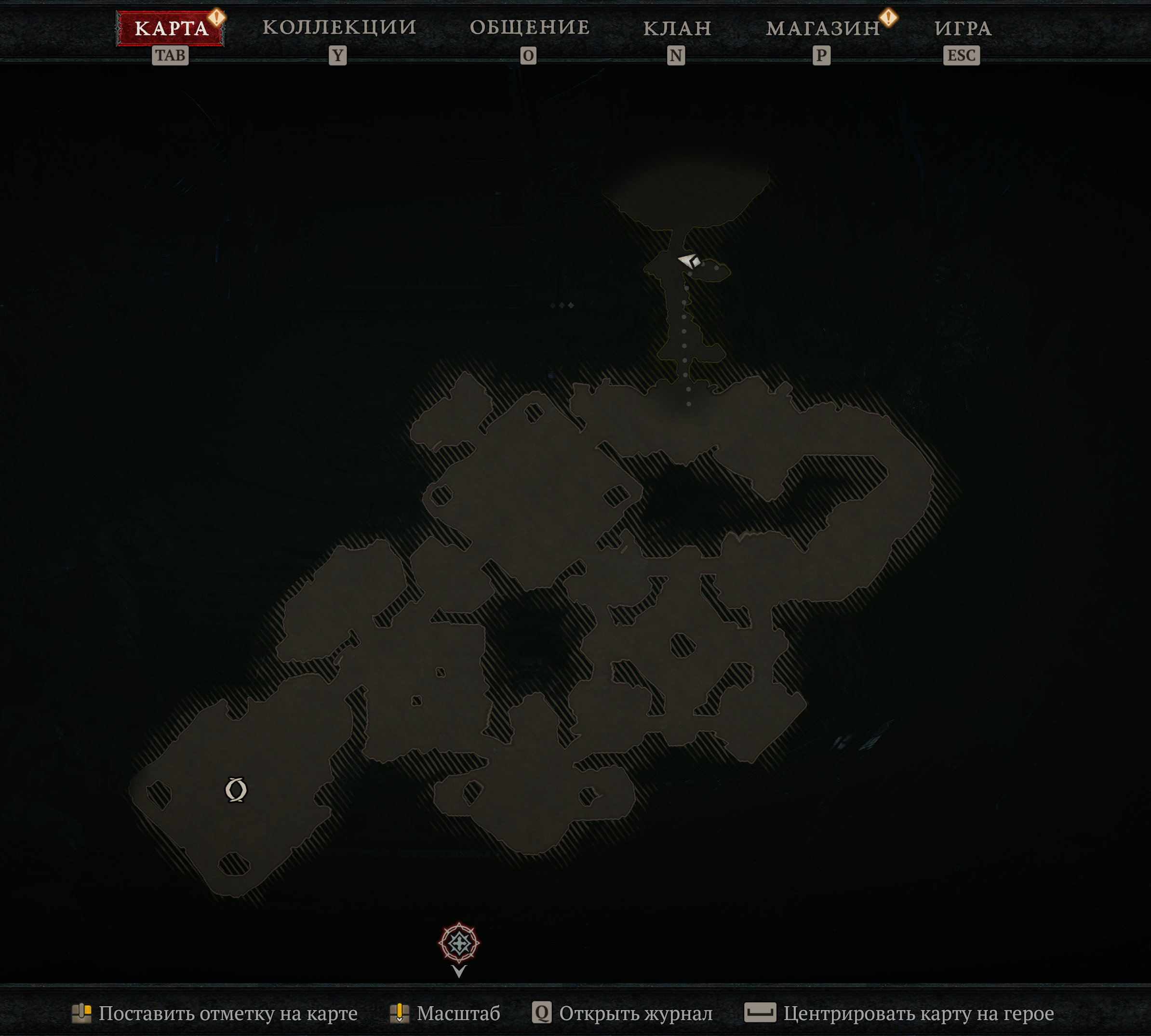Choose Центрировать карту на герое
This screenshot has height=1036, width=1151.
pos(899,1013)
